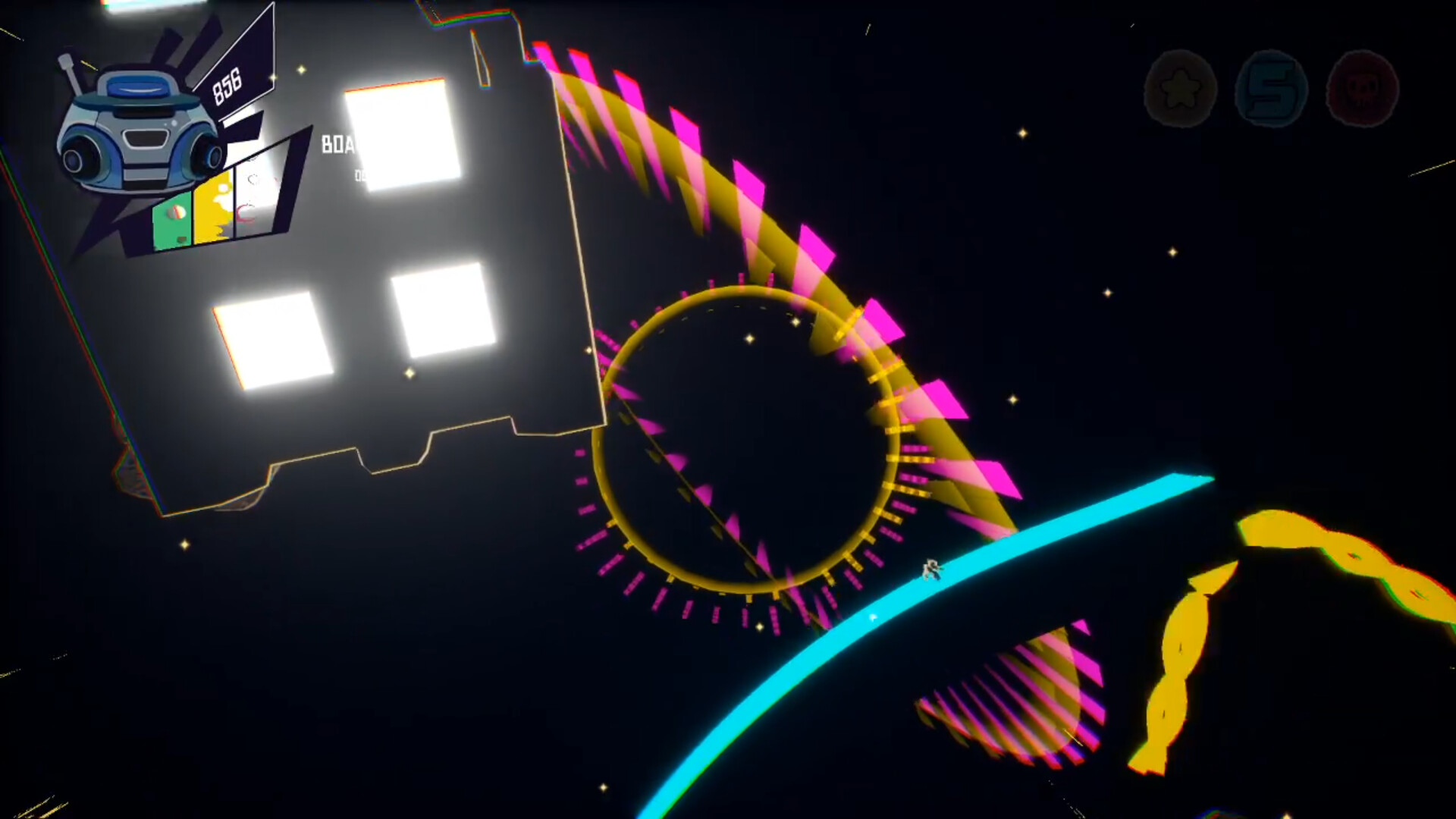The image size is (1456, 819).
Task: Click the planet icon on the green panel
Action: point(174,214)
